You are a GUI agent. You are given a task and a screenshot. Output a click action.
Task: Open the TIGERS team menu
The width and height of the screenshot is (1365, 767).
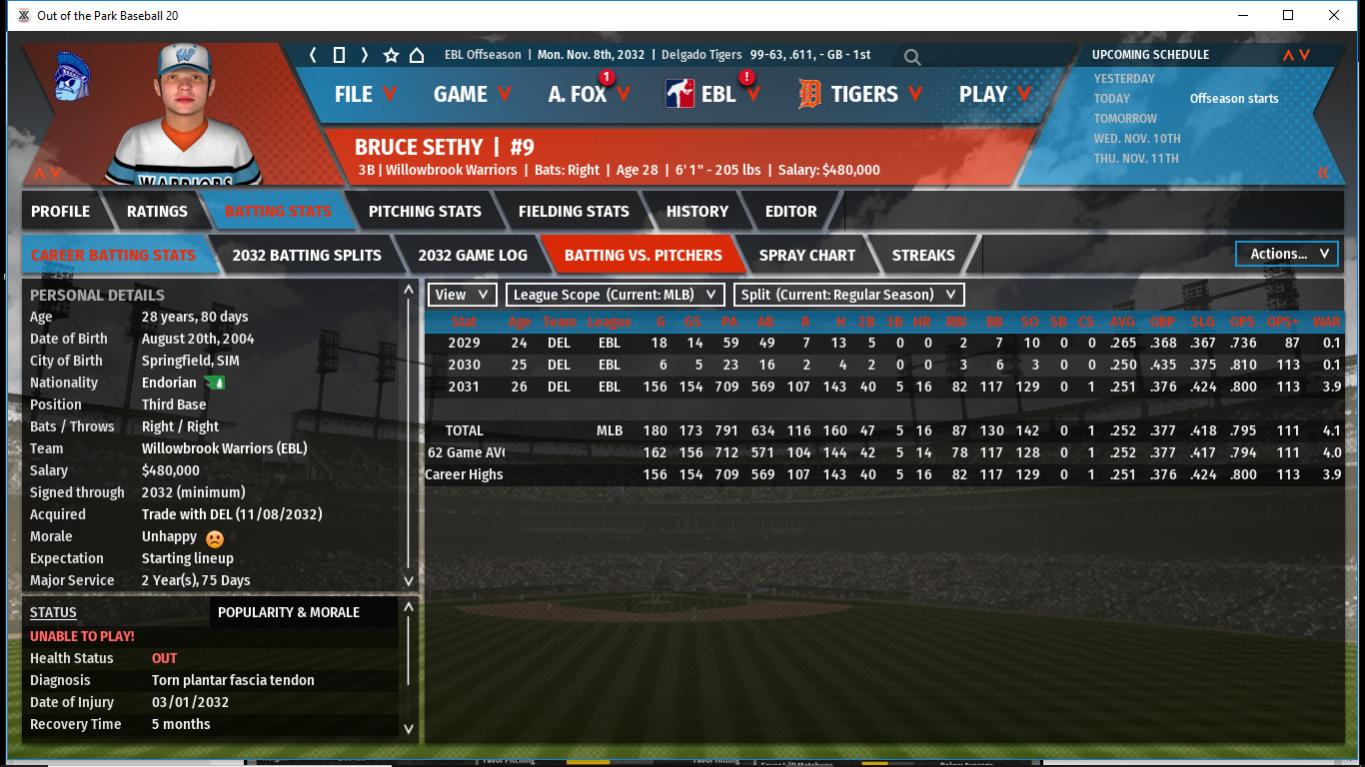click(x=862, y=94)
